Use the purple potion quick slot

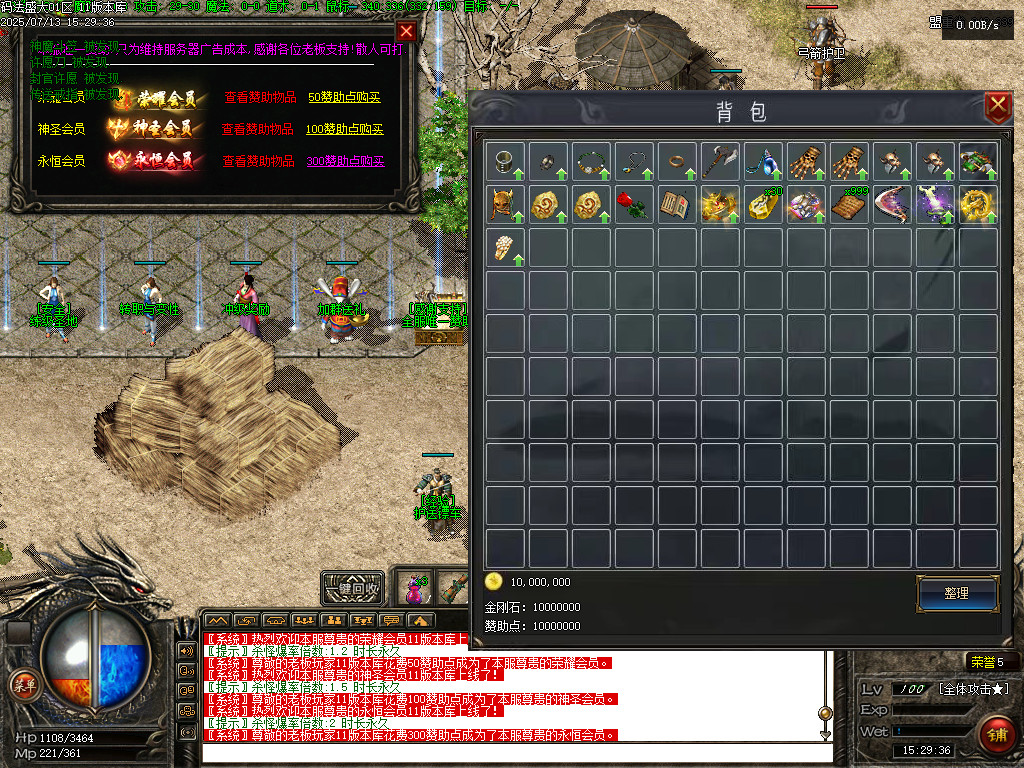413,587
